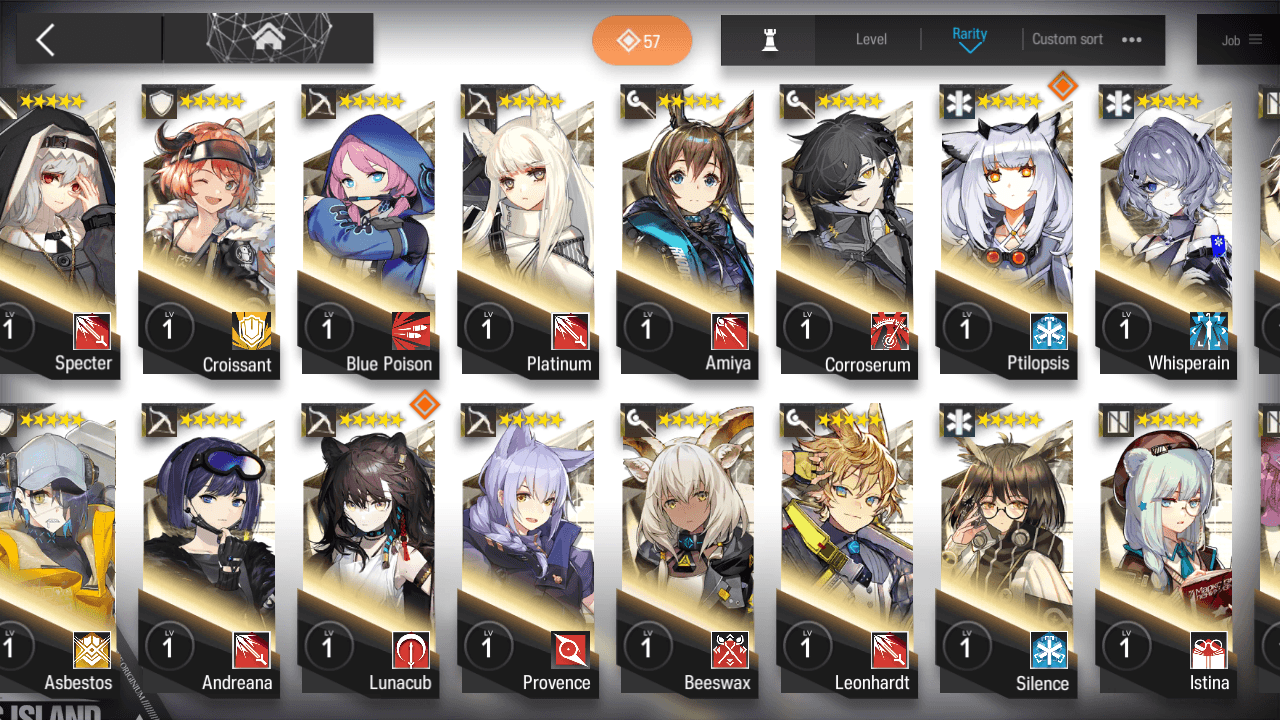Pick the Asbestos operator card
This screenshot has height=720, width=1280.
click(x=58, y=550)
